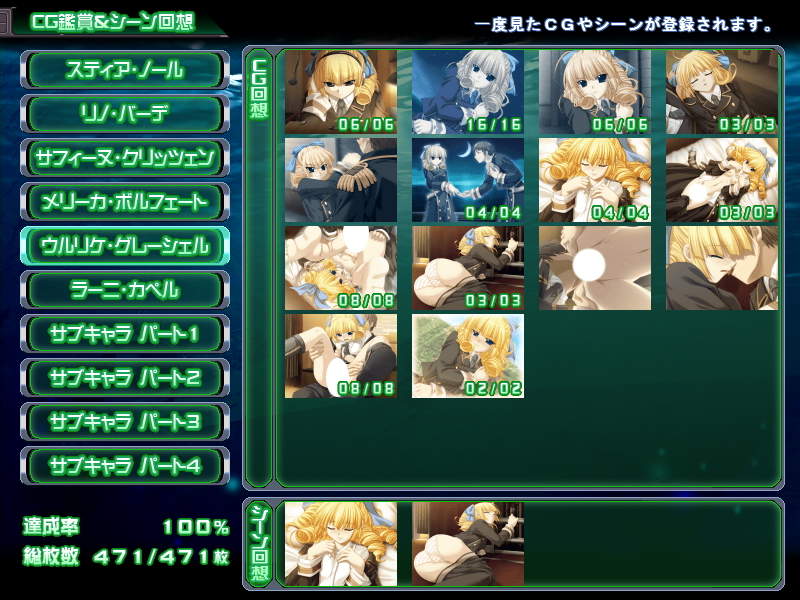This screenshot has height=600, width=800.
Task: Select the スティア・ノール character entry
Action: [125, 70]
